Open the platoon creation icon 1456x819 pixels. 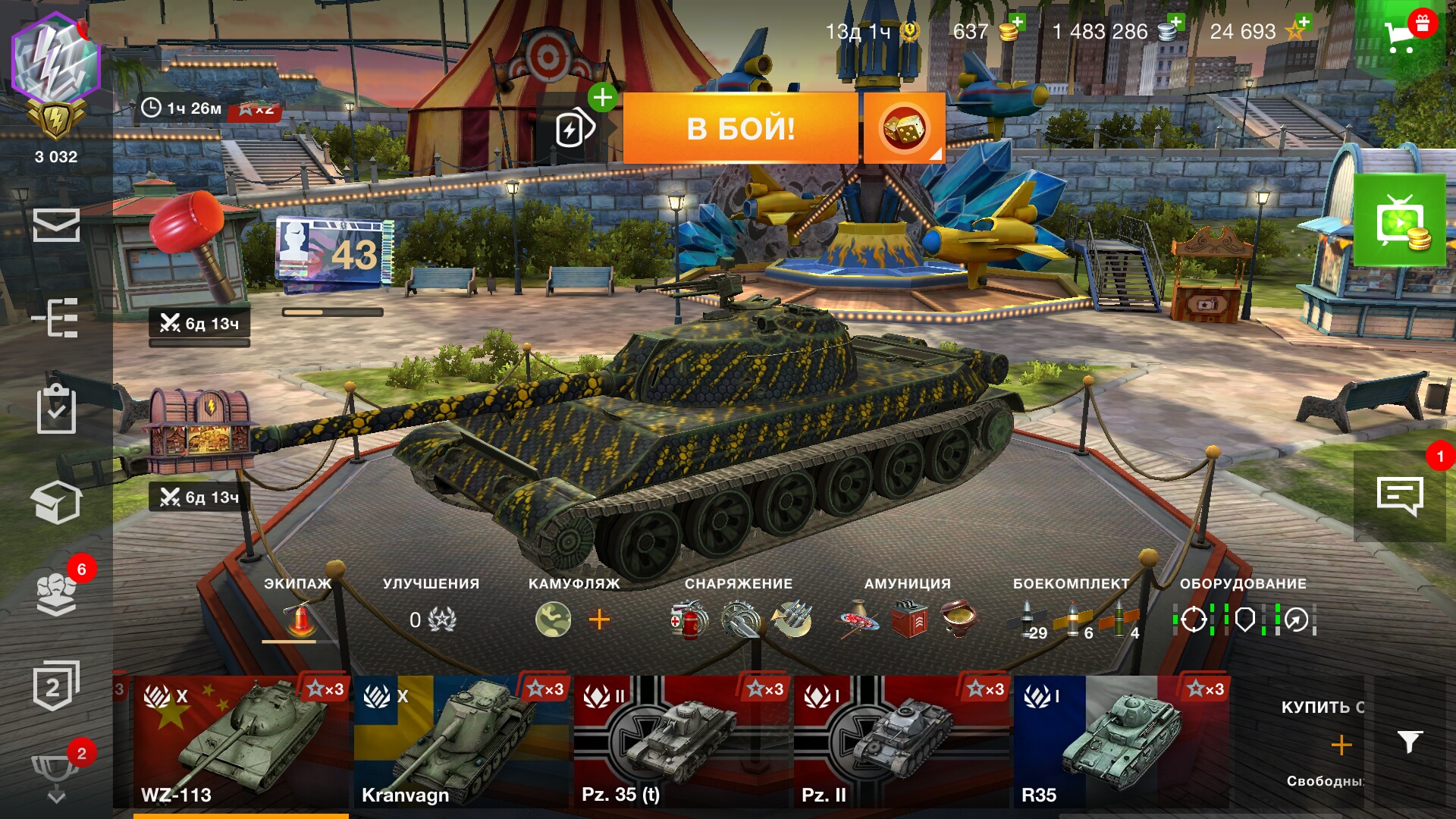point(574,129)
